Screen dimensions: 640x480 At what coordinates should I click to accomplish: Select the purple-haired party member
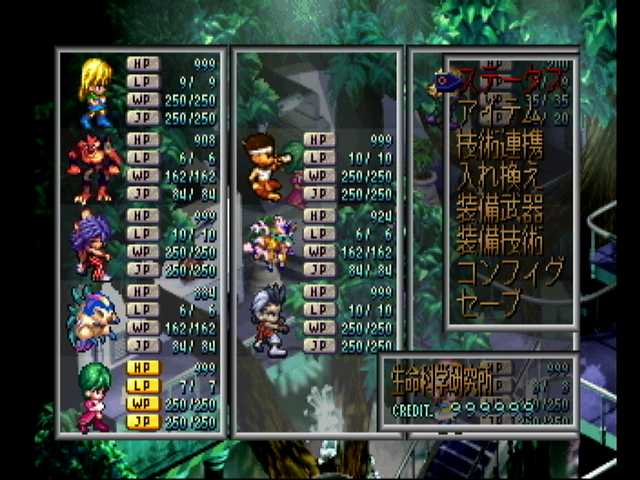click(x=92, y=245)
